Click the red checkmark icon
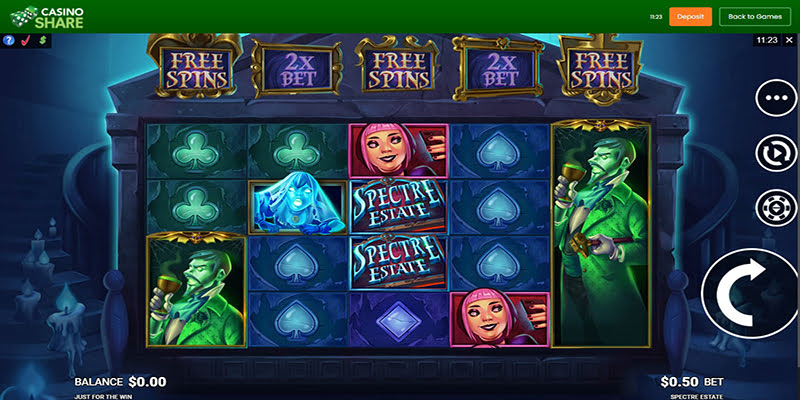Screen dimensions: 800x400 (26, 41)
